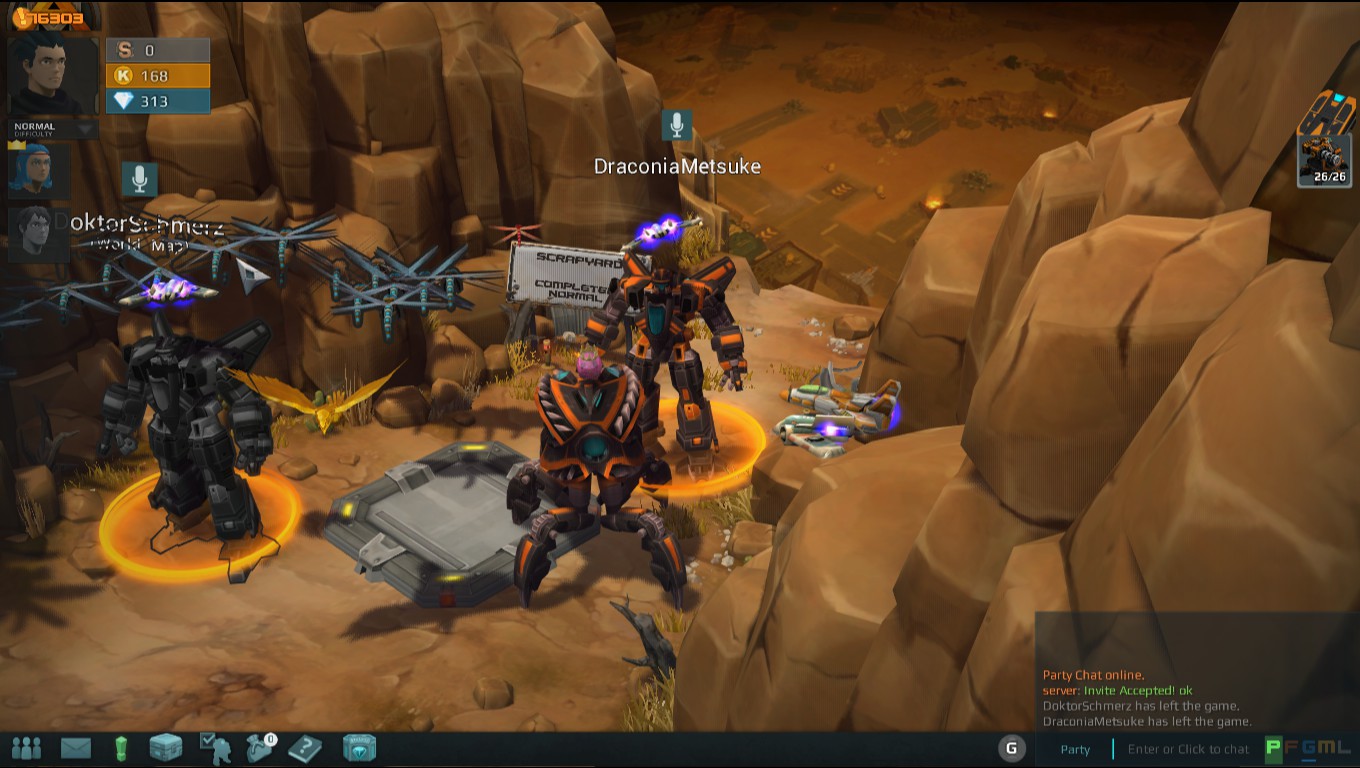Open the loot bag icon showing 0
This screenshot has height=768, width=1360.
(x=257, y=748)
